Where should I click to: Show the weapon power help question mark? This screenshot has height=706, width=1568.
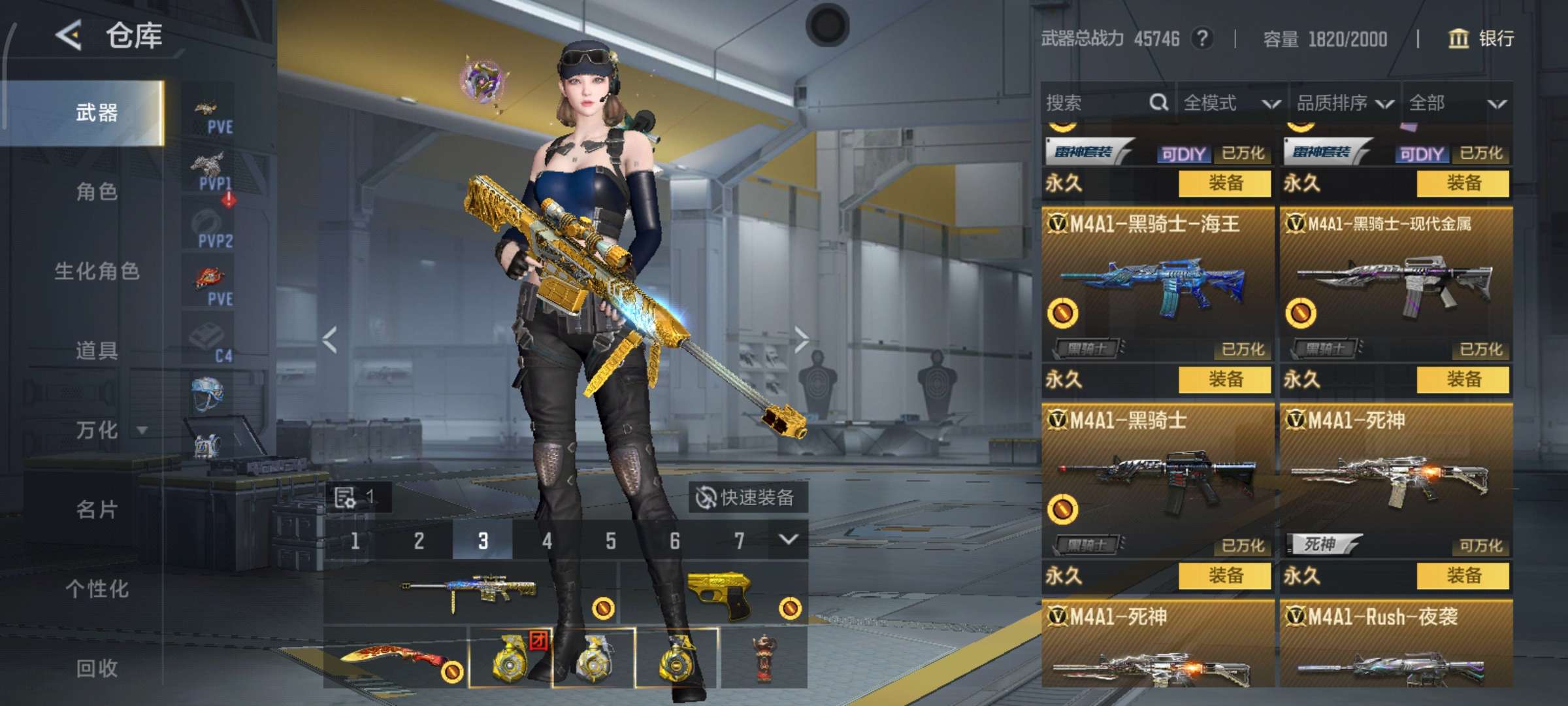[1202, 39]
